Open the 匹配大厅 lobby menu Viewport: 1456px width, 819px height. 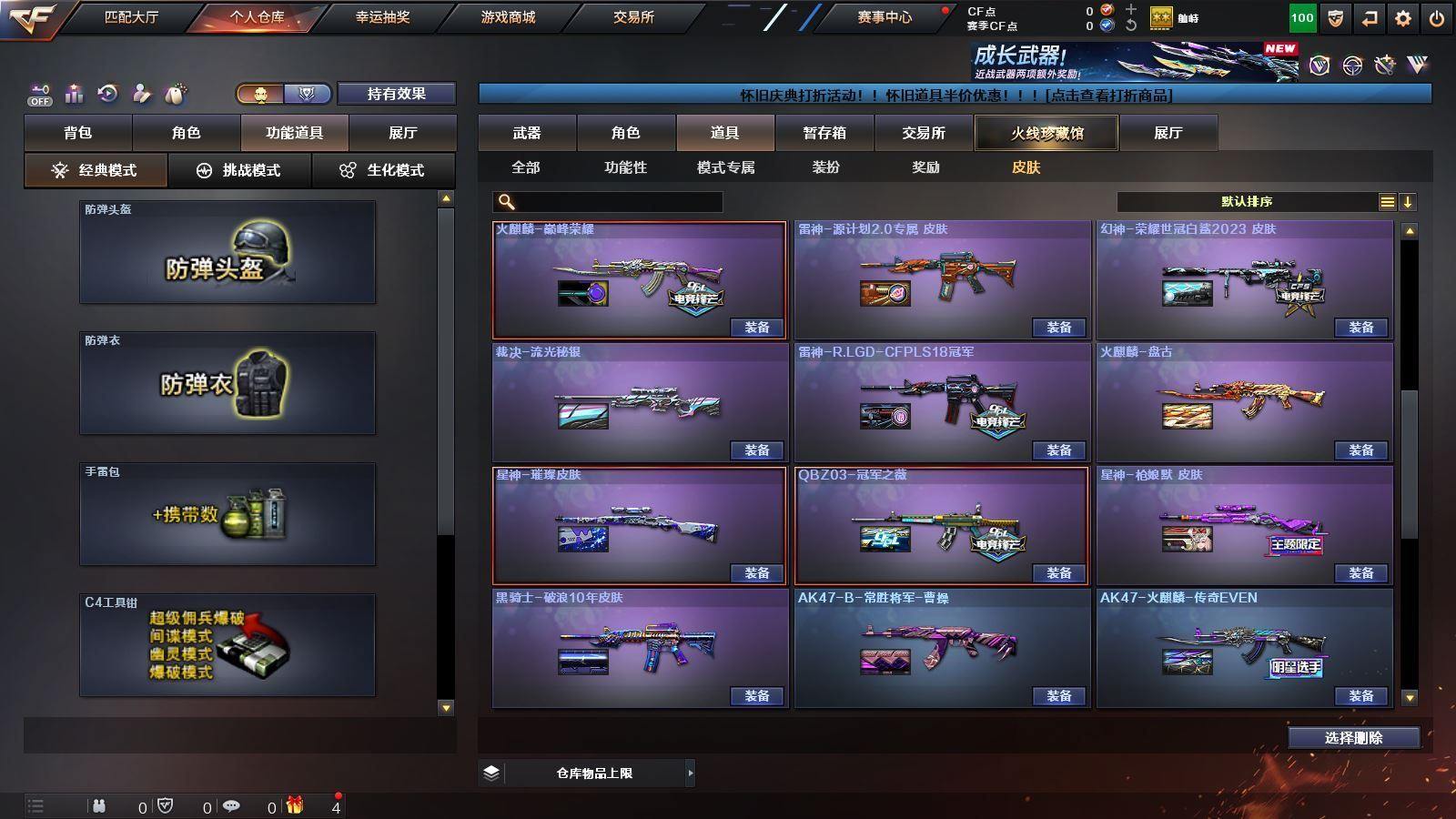point(131,17)
